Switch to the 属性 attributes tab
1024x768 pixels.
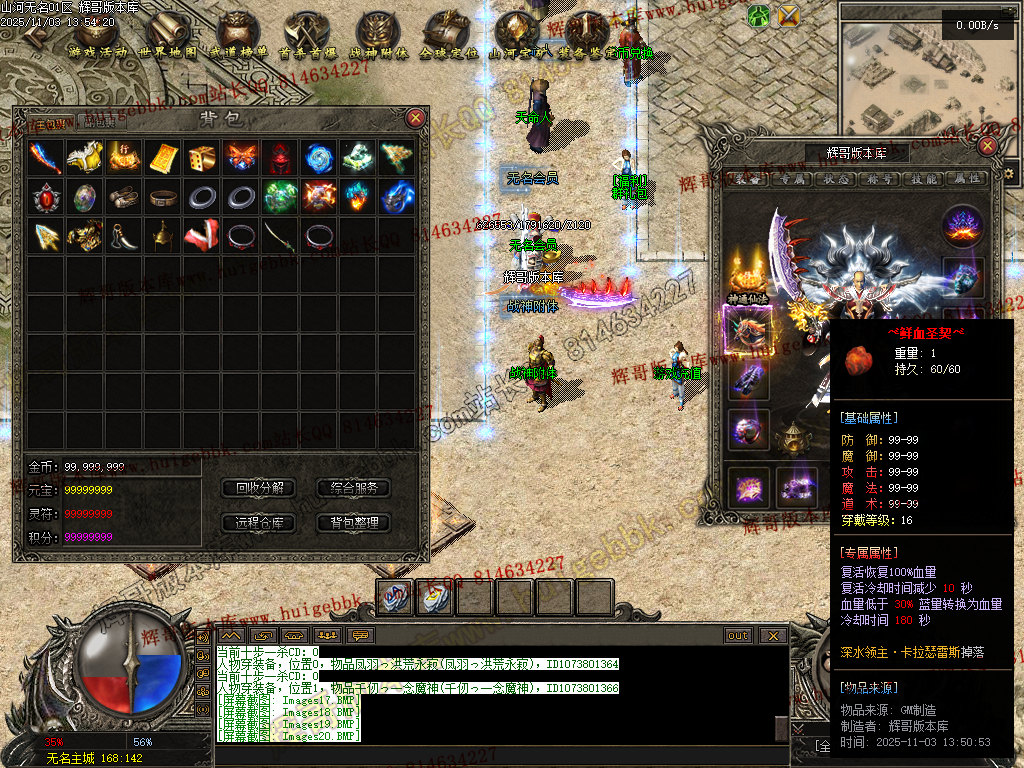963,179
